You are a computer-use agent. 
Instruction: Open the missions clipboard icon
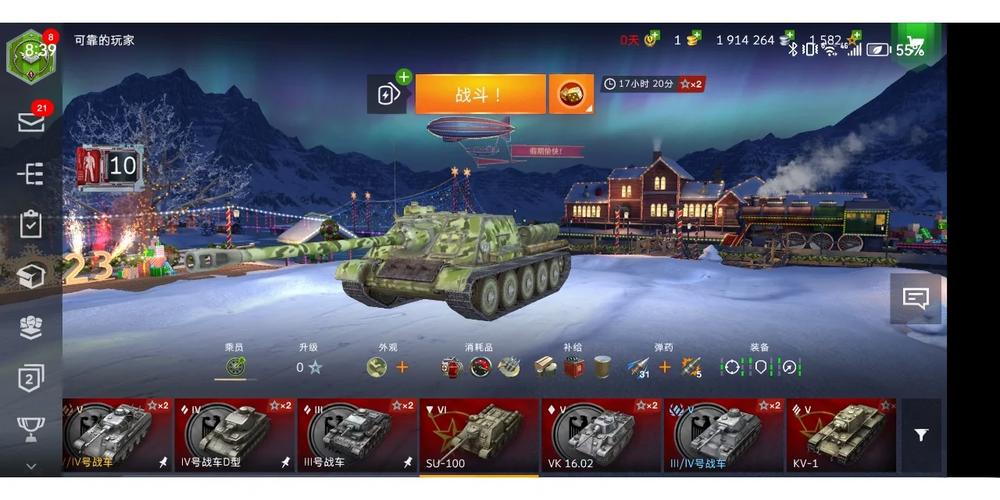coord(31,224)
